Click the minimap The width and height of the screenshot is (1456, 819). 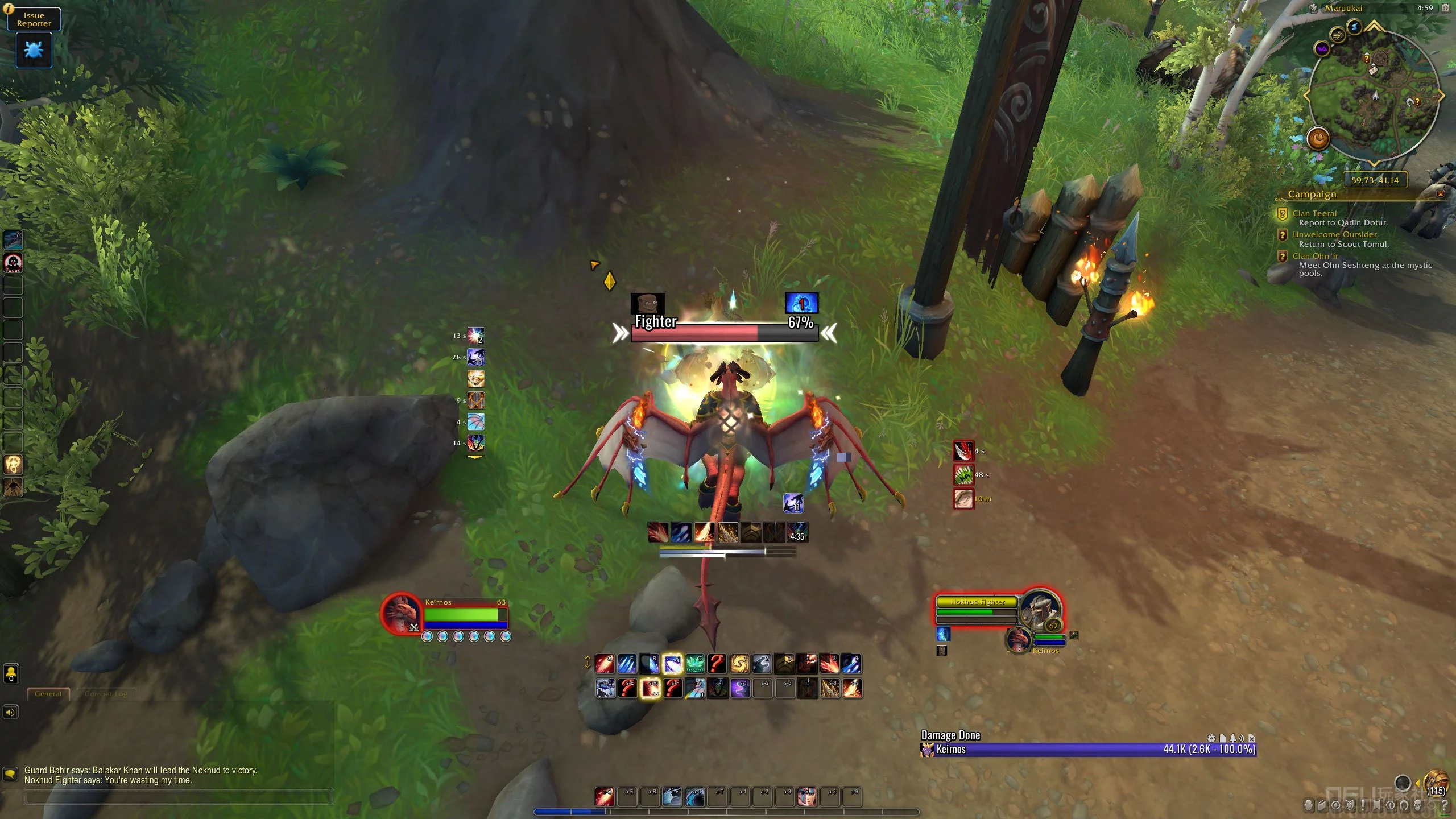pos(1374,96)
